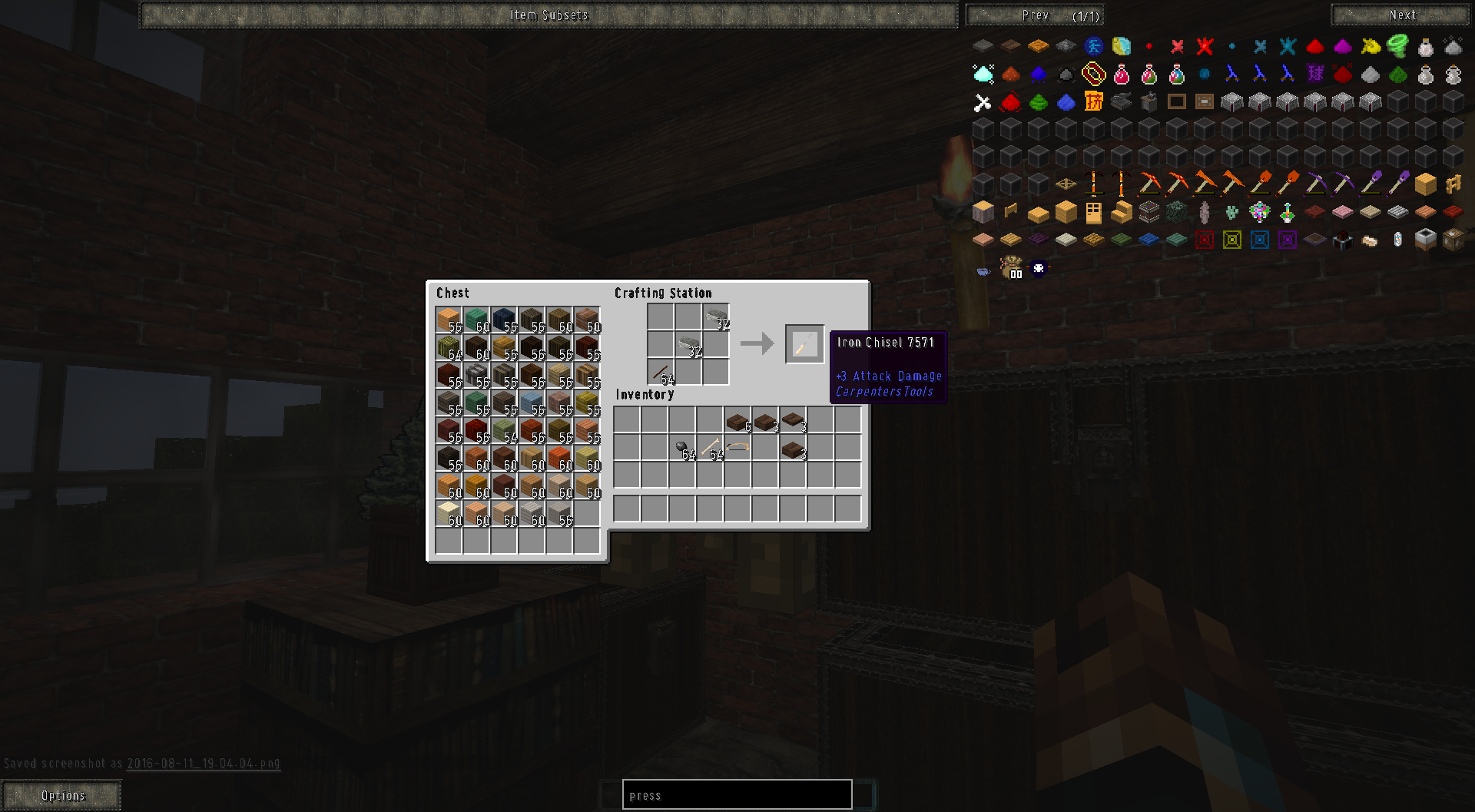
Task: Select a purple pickaxe tool in the item panel
Action: 1317,184
